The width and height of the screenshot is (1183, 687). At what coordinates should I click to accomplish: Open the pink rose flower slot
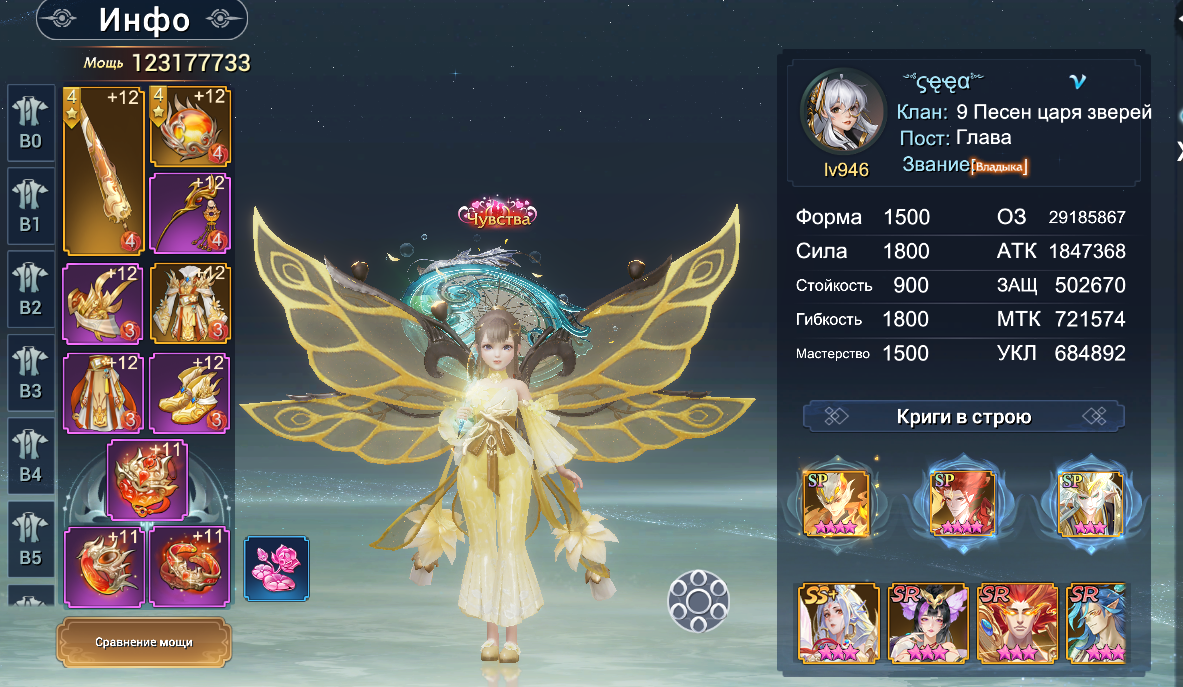click(x=277, y=568)
